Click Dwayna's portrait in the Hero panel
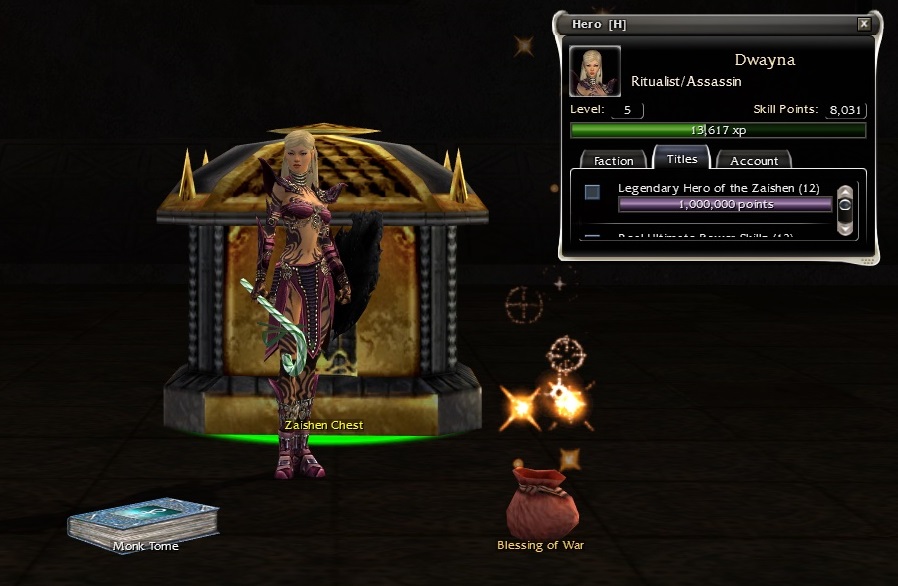The width and height of the screenshot is (898, 586). (x=595, y=71)
